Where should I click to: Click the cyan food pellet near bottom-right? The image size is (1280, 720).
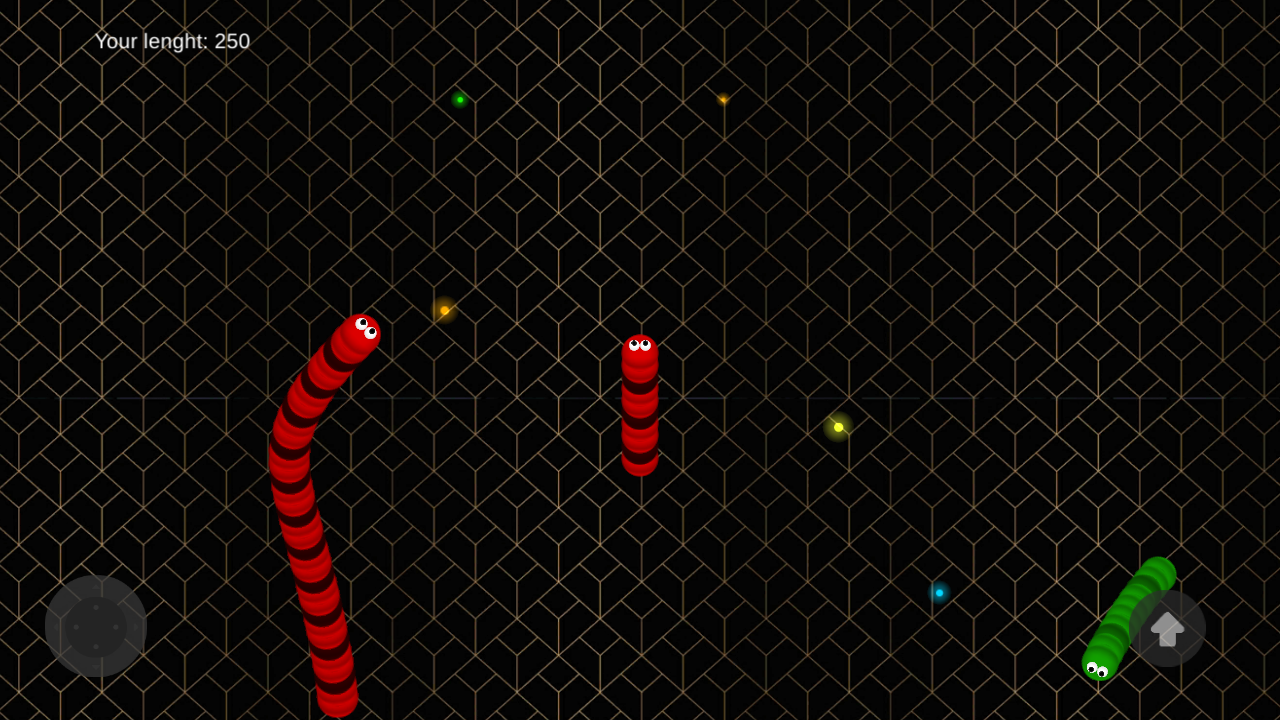tap(938, 592)
